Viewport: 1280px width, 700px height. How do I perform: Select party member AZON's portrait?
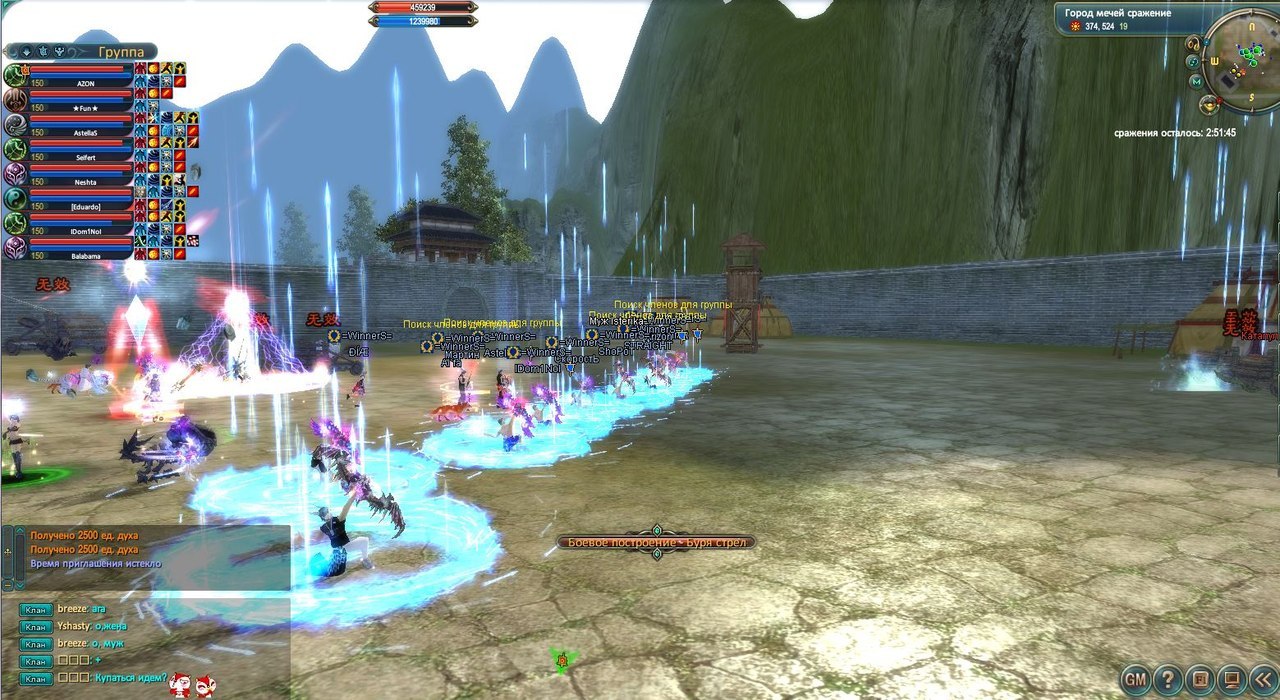click(x=16, y=75)
